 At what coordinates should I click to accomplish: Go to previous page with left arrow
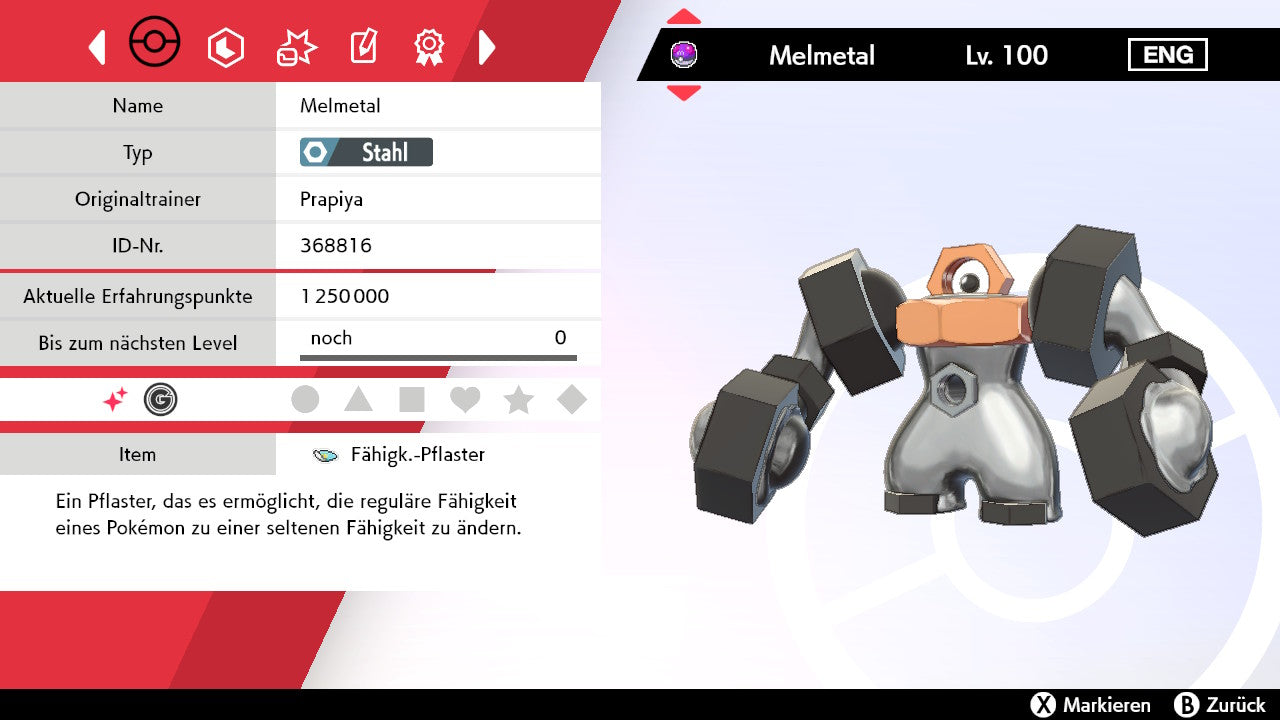point(97,47)
